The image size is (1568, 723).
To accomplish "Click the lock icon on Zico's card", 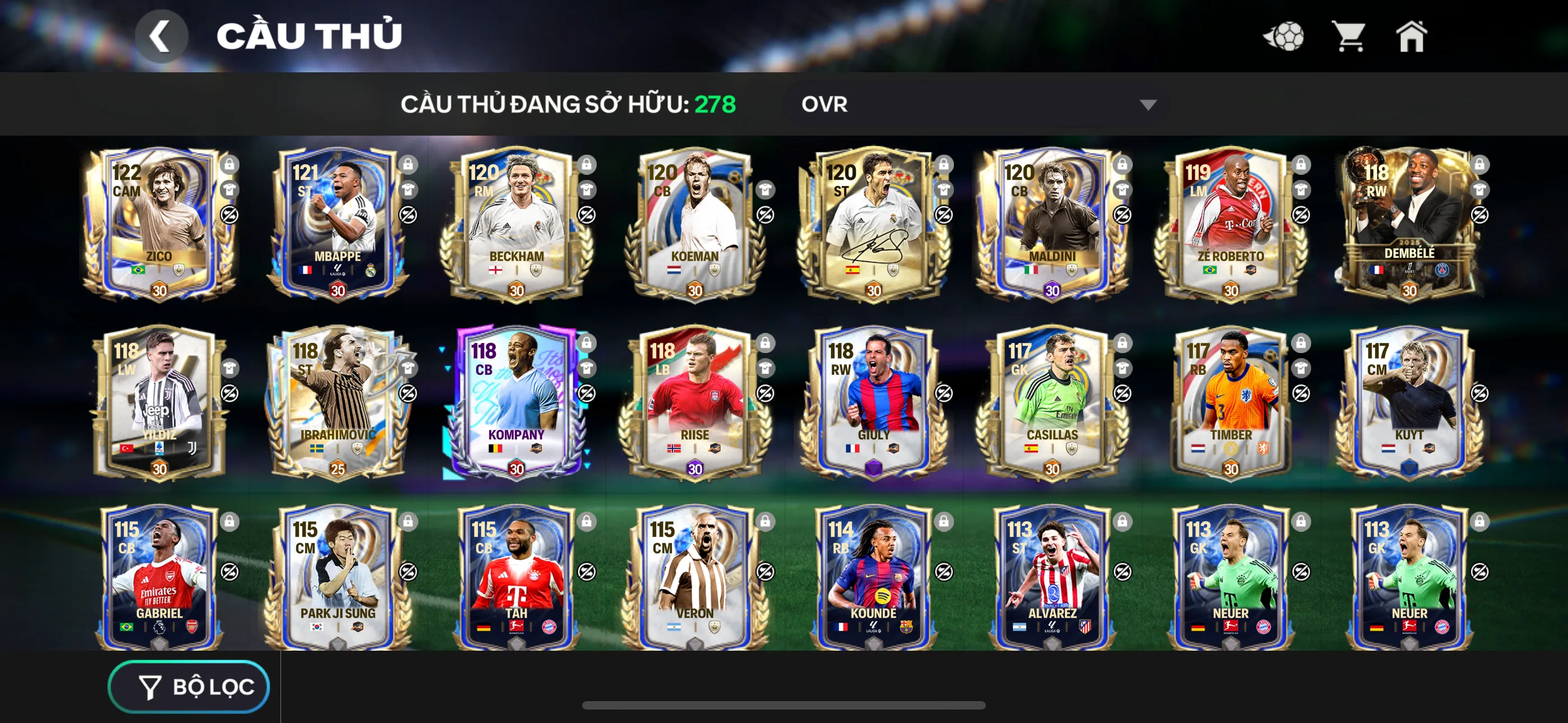I will [x=229, y=164].
